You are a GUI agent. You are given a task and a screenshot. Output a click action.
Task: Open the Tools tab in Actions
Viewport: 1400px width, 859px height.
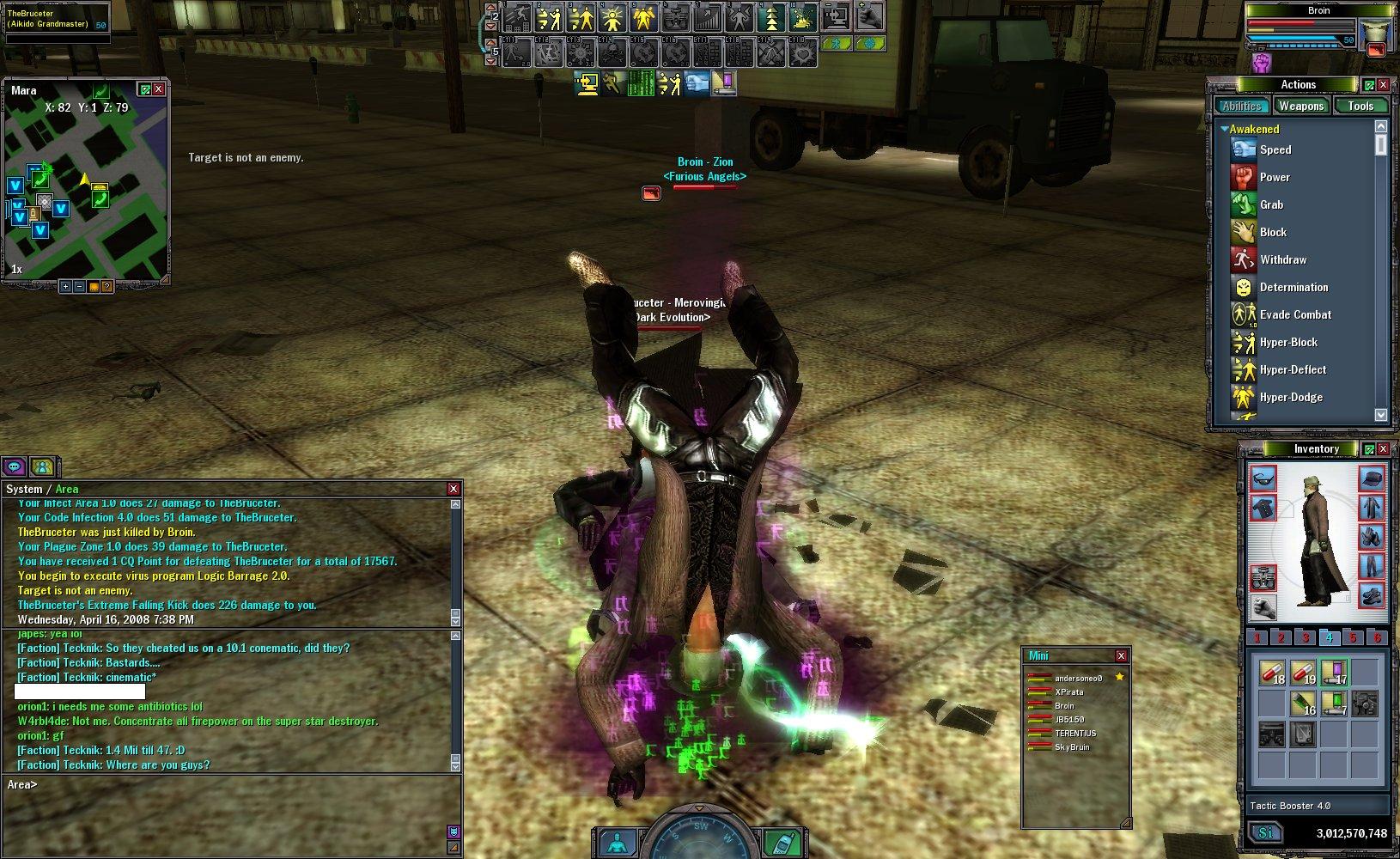pos(1360,106)
